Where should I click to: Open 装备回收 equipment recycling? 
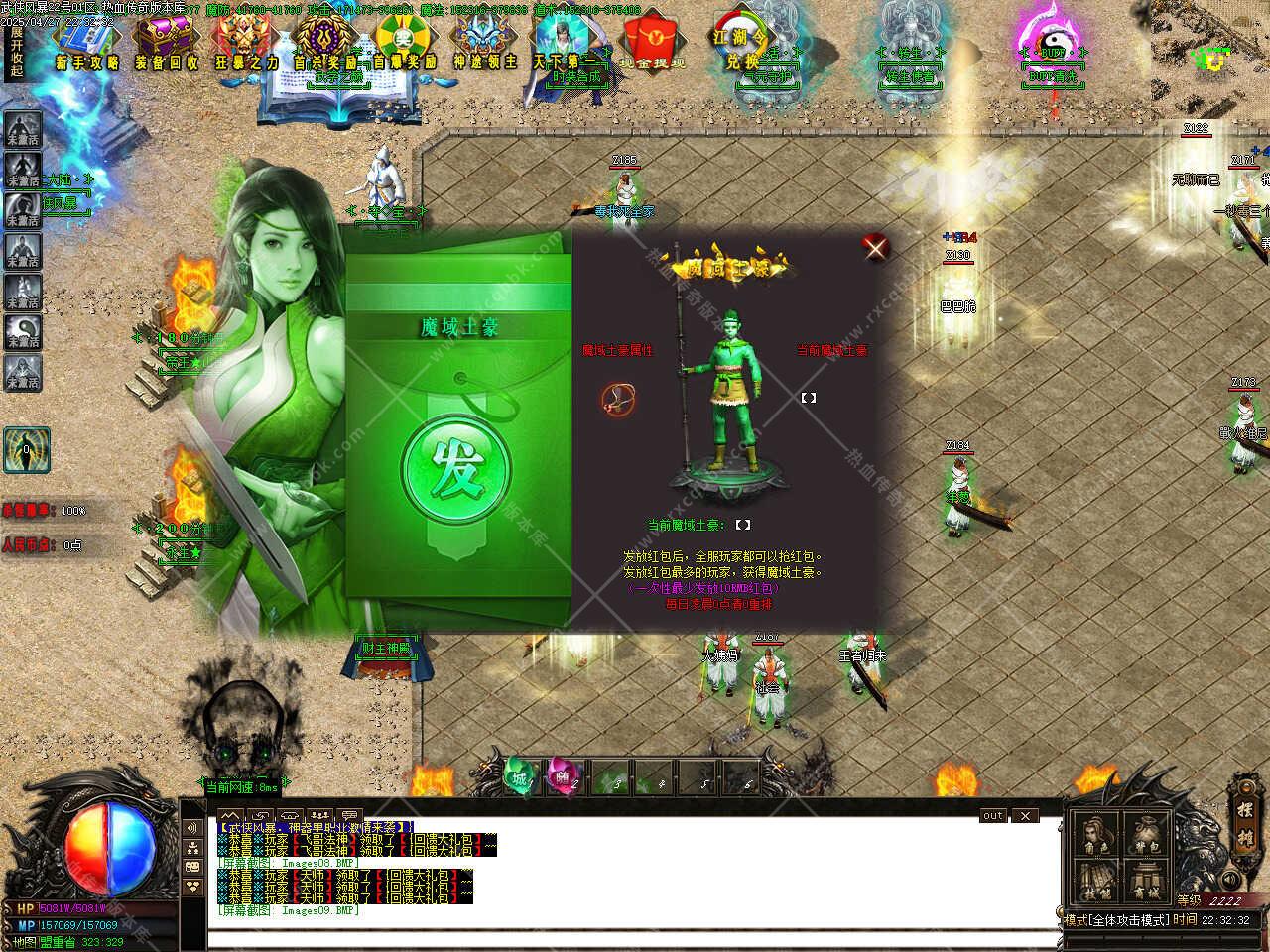coord(166,45)
